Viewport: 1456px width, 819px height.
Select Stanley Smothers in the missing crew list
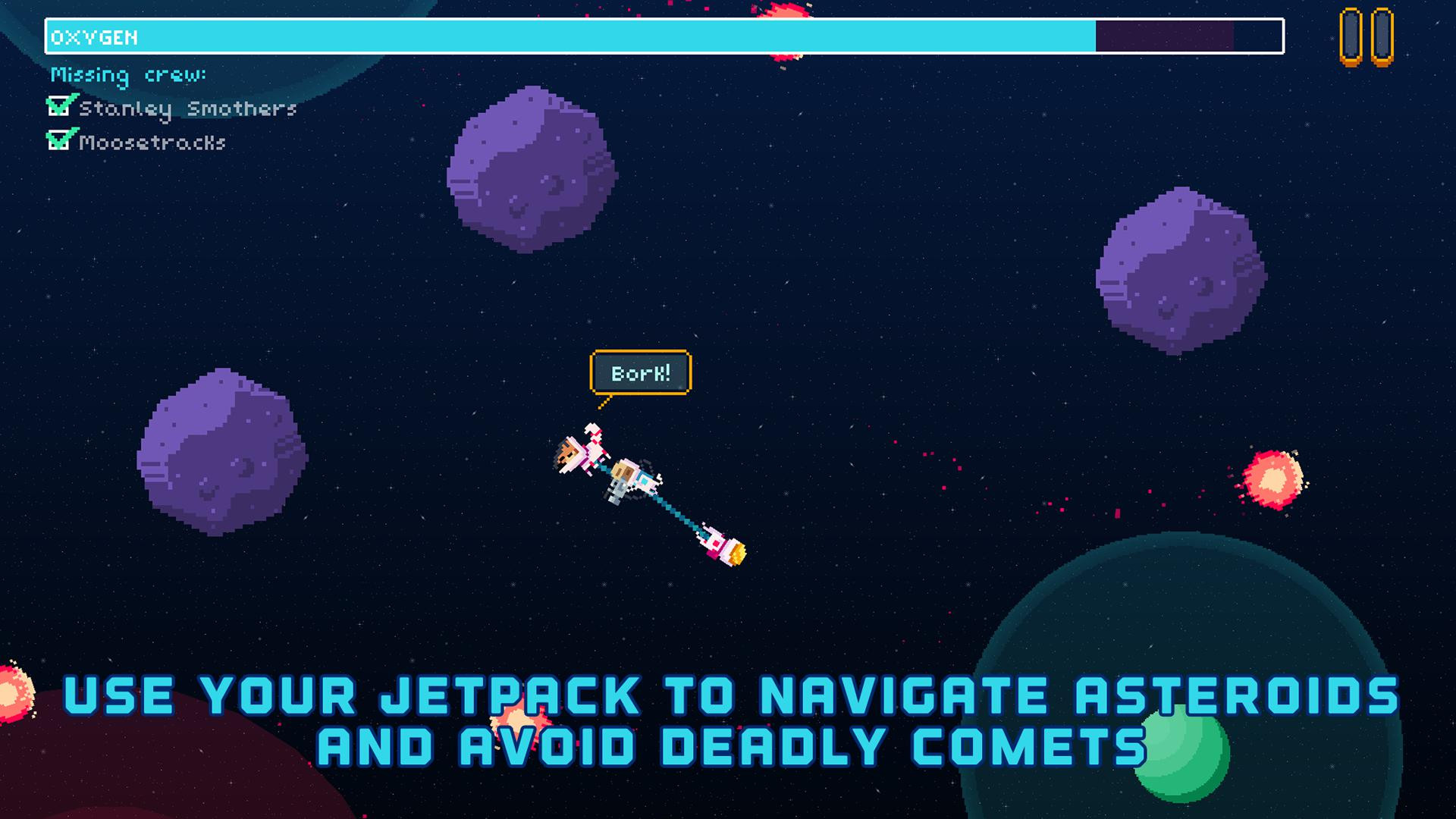[x=187, y=109]
